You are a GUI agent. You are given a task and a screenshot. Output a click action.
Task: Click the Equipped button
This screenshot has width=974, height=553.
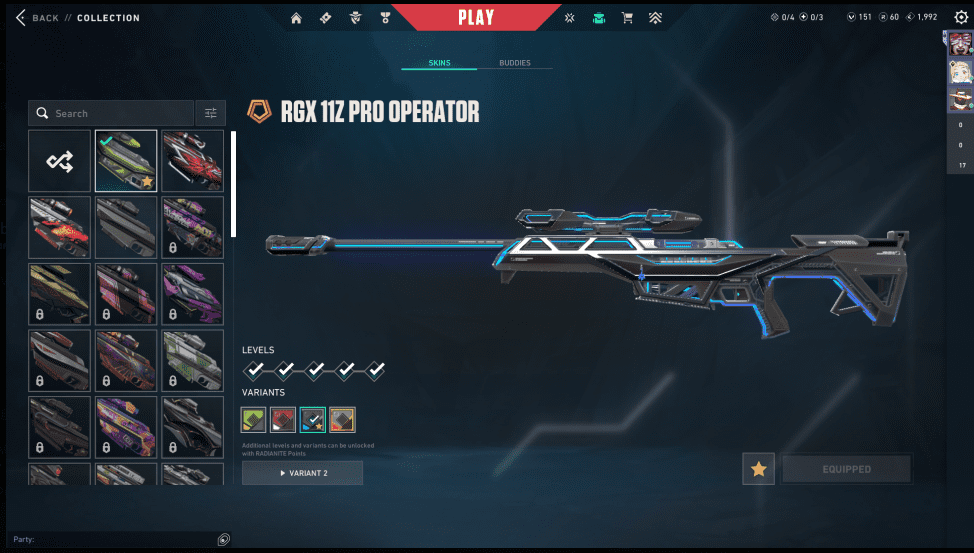click(x=846, y=469)
